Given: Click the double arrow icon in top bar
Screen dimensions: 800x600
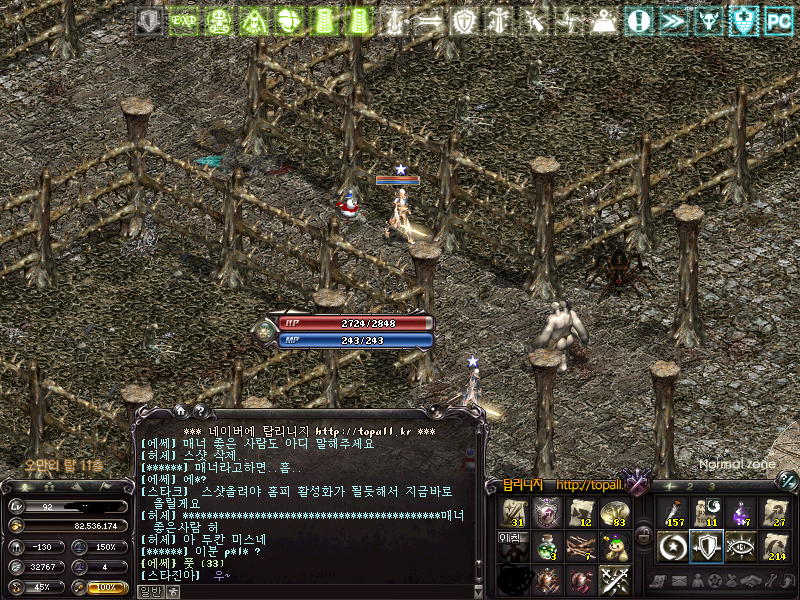Looking at the screenshot, I should 673,20.
